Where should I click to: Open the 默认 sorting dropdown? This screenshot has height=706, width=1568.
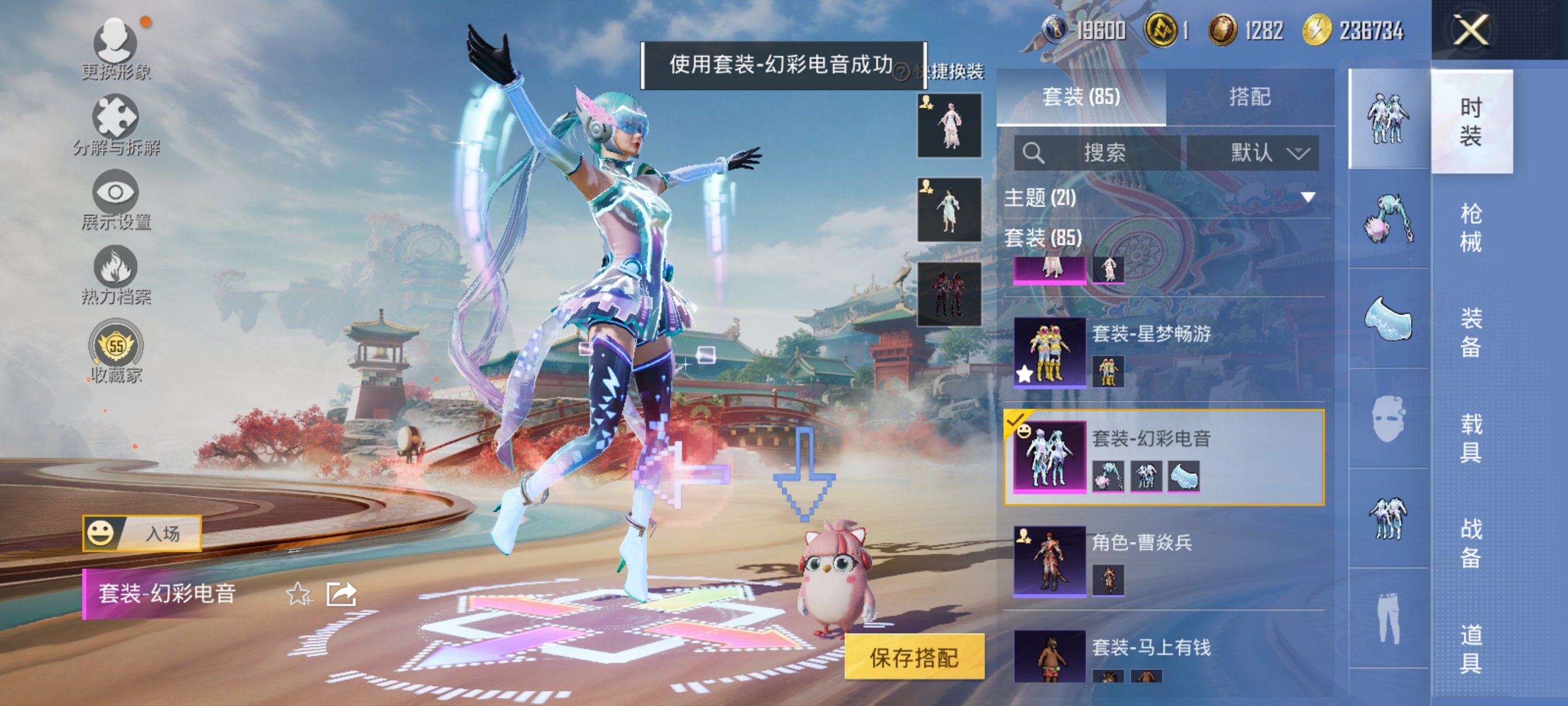[x=1254, y=154]
